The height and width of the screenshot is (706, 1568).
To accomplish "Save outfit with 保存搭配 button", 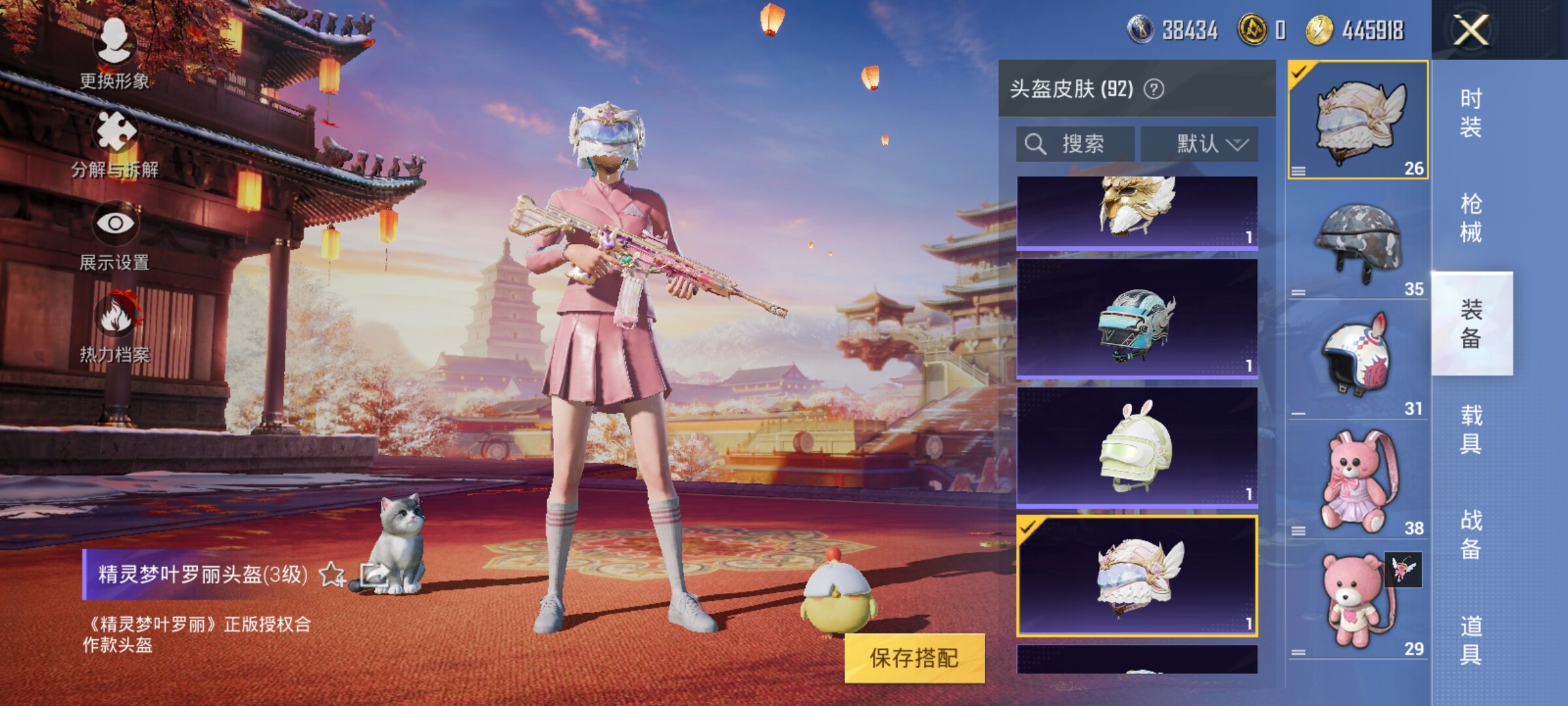I will point(913,658).
